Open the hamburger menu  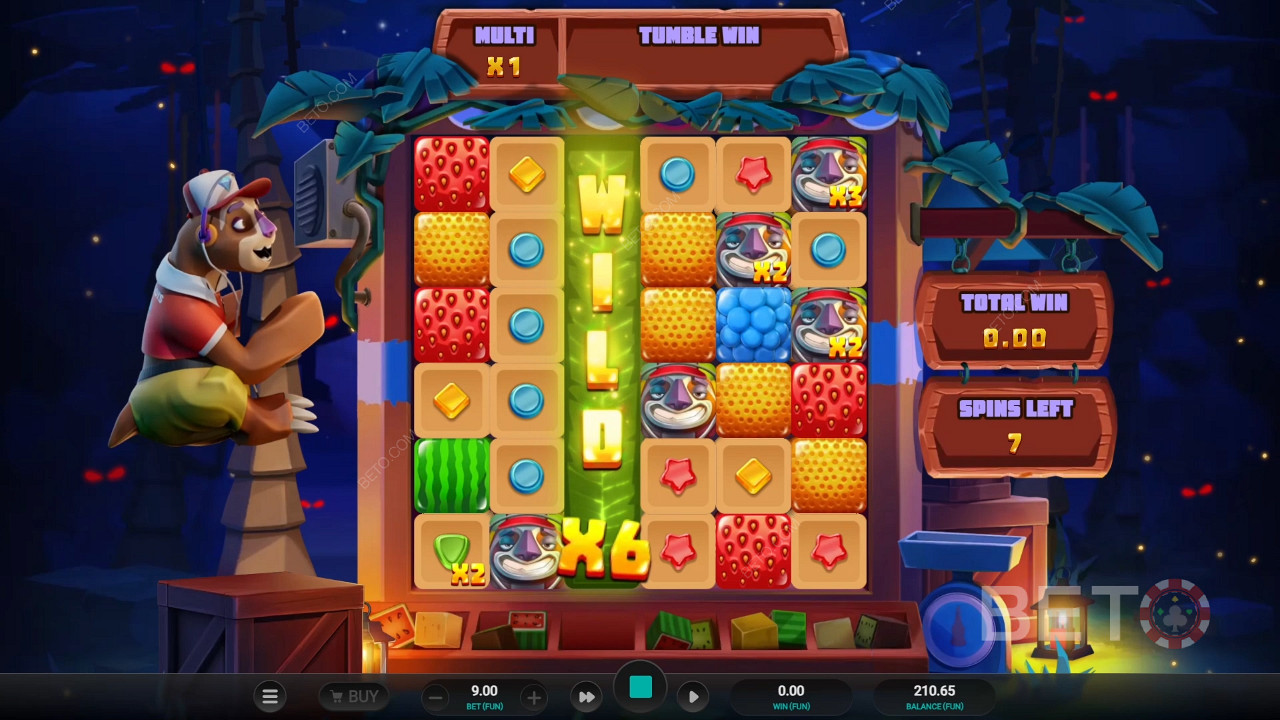(269, 696)
